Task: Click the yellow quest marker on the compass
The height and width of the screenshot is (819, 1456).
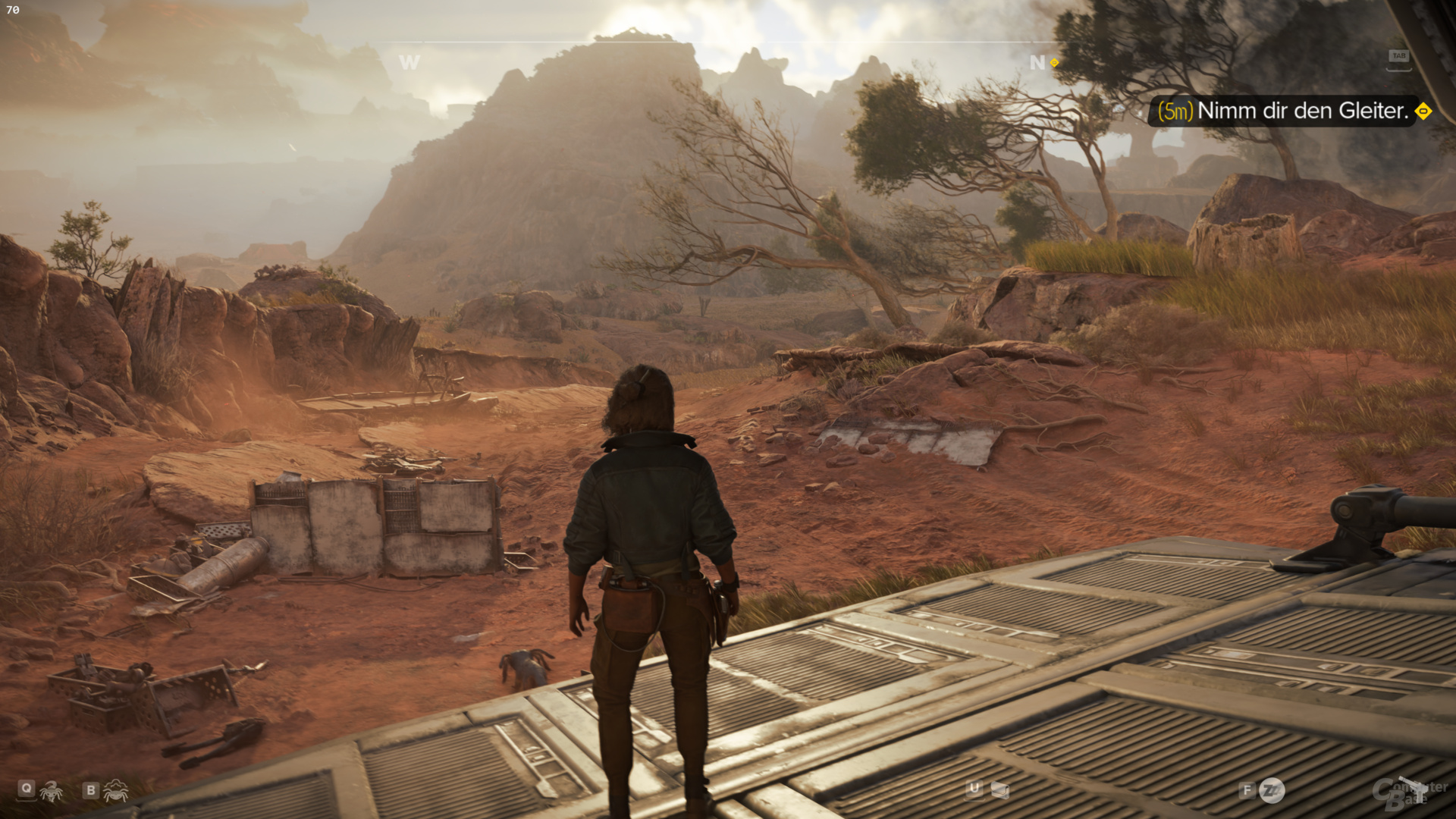Action: (x=1054, y=63)
